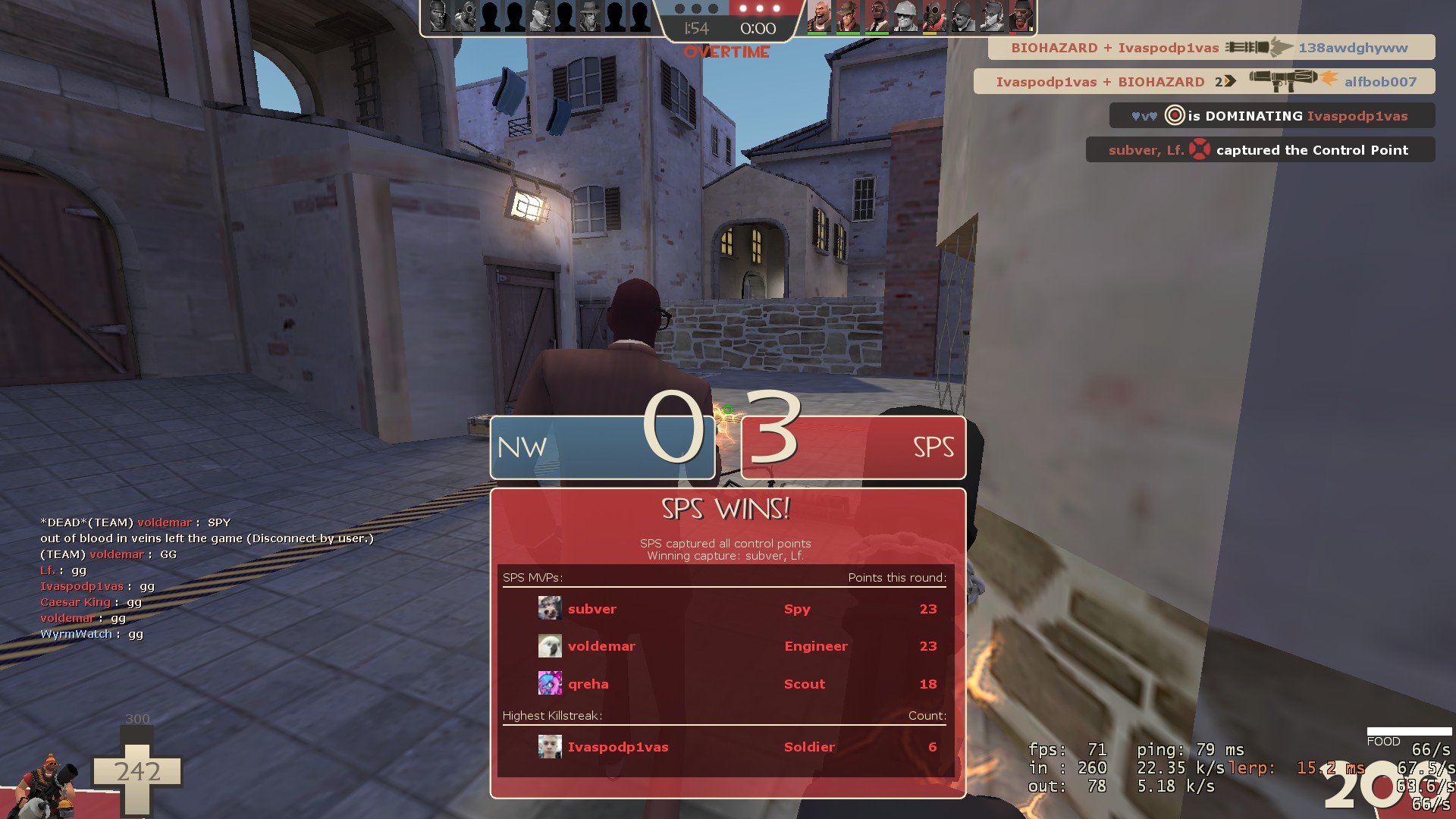The width and height of the screenshot is (1456, 819).
Task: Select subver's row in the MVP list
Action: click(726, 609)
